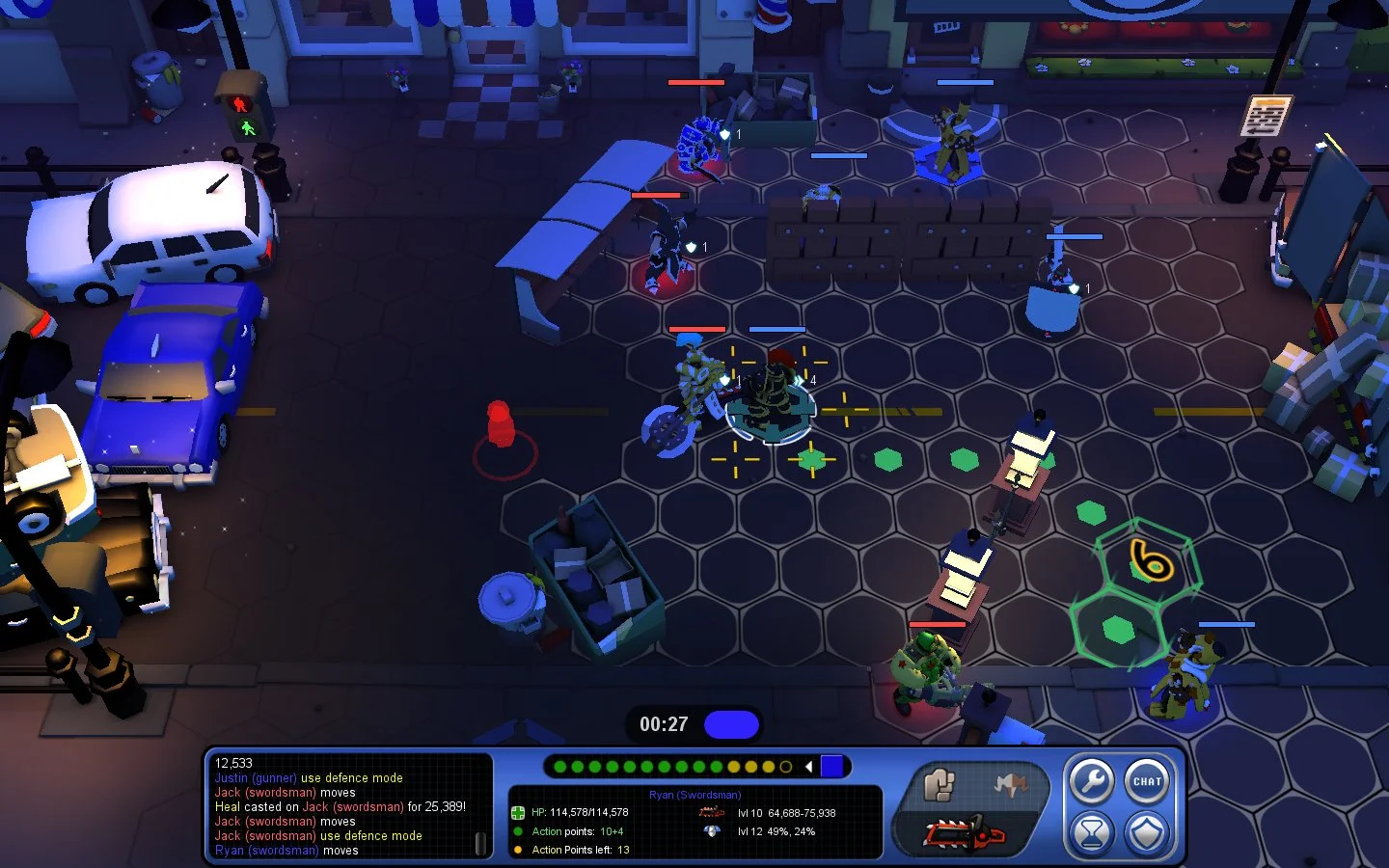The width and height of the screenshot is (1389, 868).
Task: Choose the horned skull ability icon
Action: click(x=1009, y=785)
